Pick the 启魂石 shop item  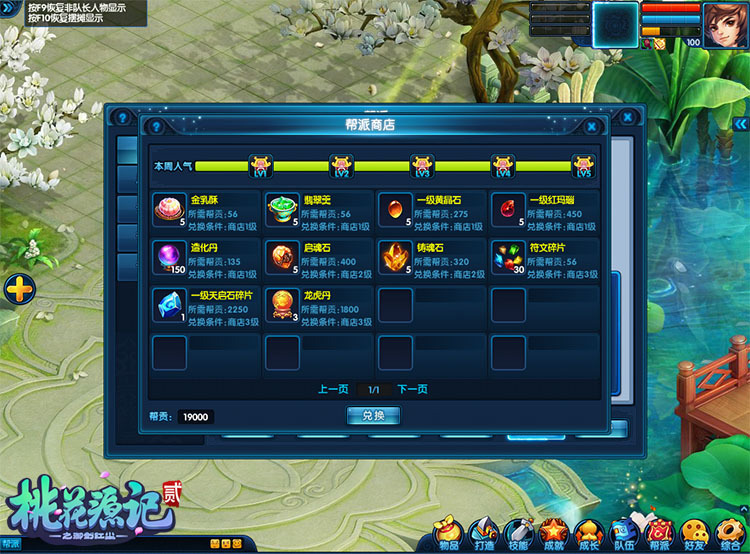click(x=282, y=259)
